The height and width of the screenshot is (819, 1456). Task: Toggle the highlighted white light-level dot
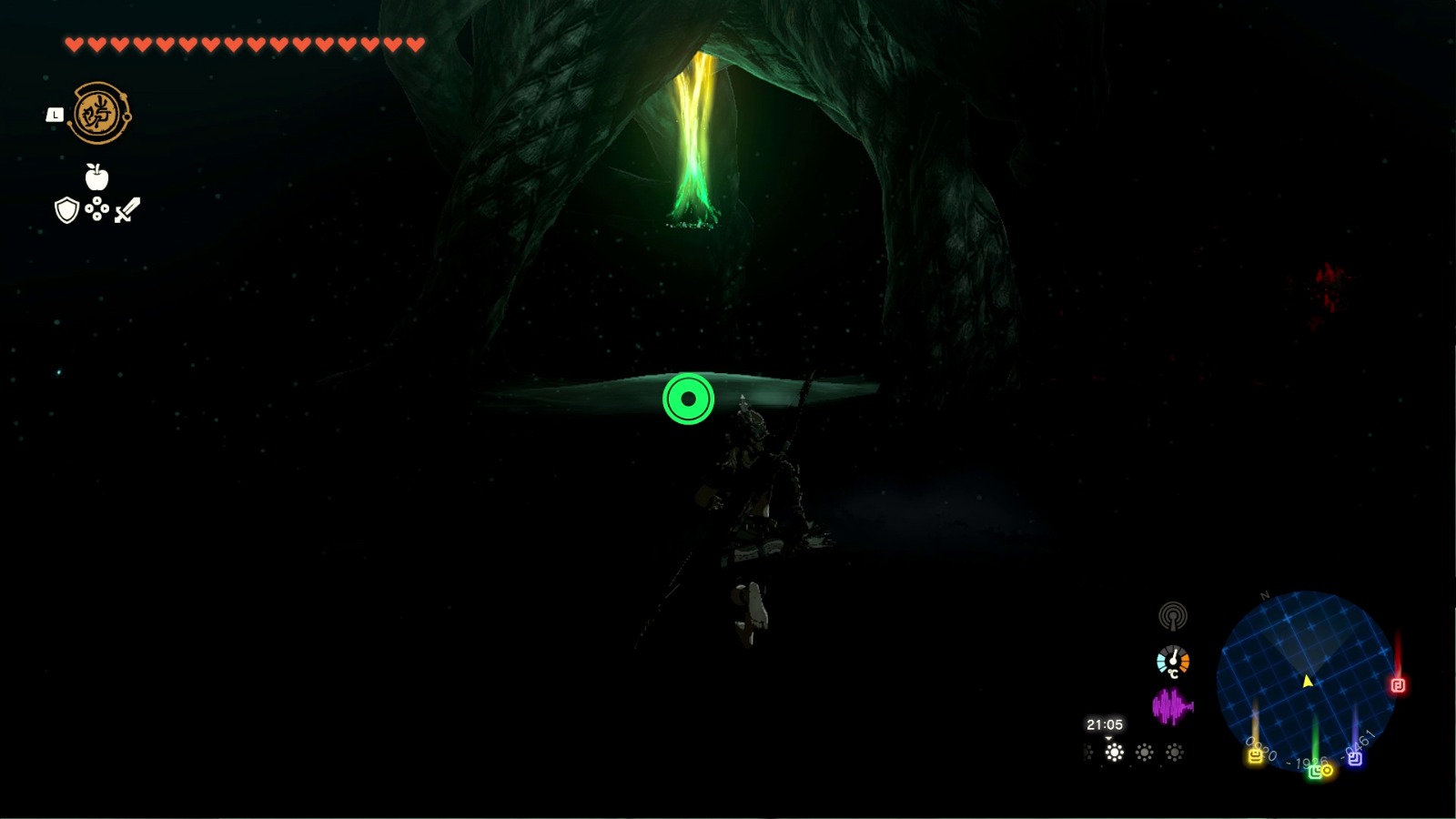pos(1114,753)
